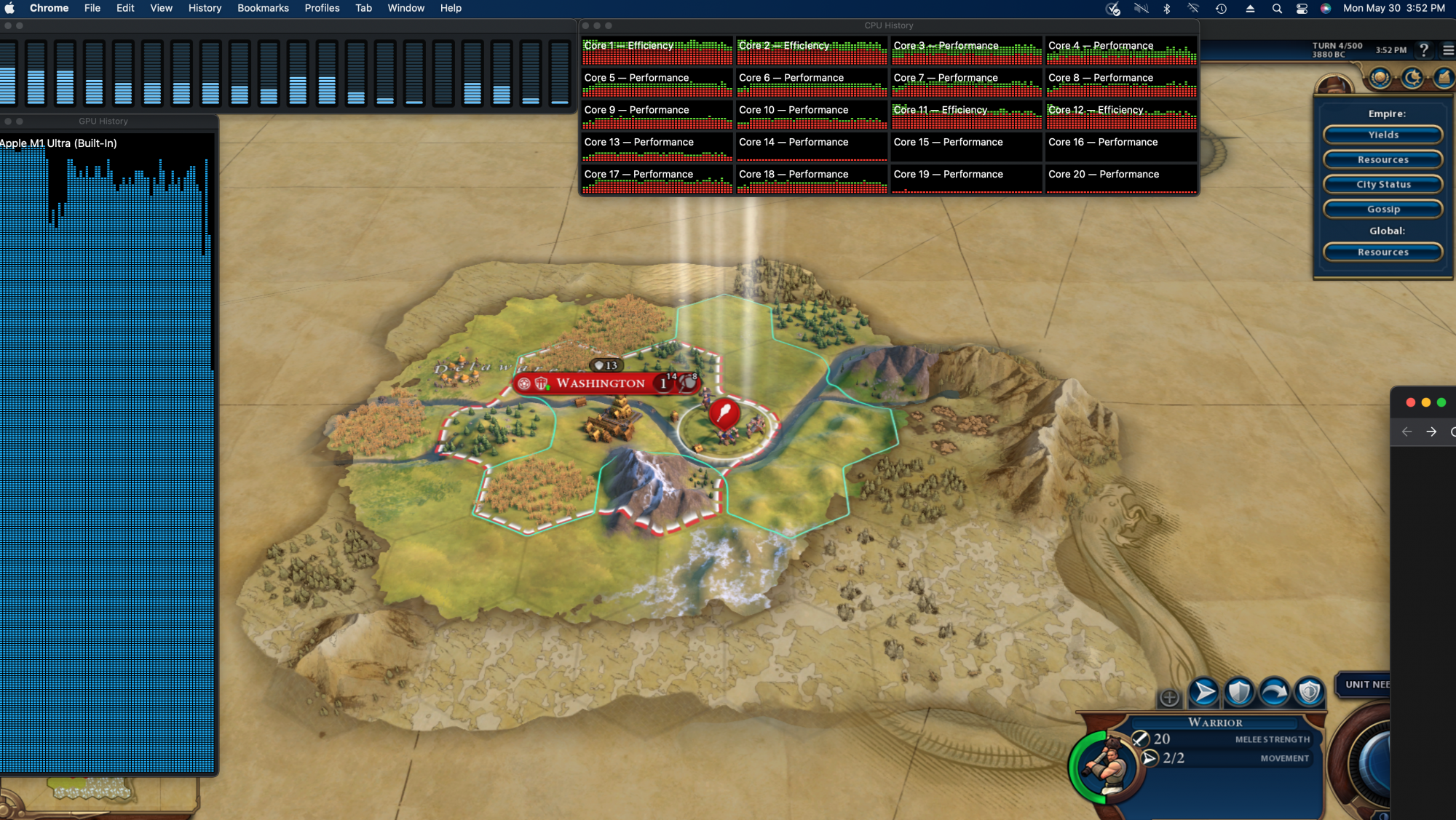Screen dimensions: 1456x820
Task: Open Resources report under Global heading
Action: coord(1382,252)
